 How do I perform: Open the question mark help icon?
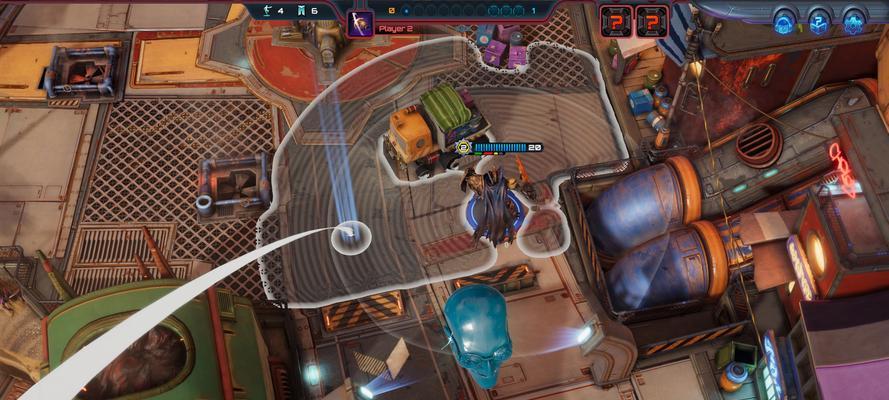(819, 20)
